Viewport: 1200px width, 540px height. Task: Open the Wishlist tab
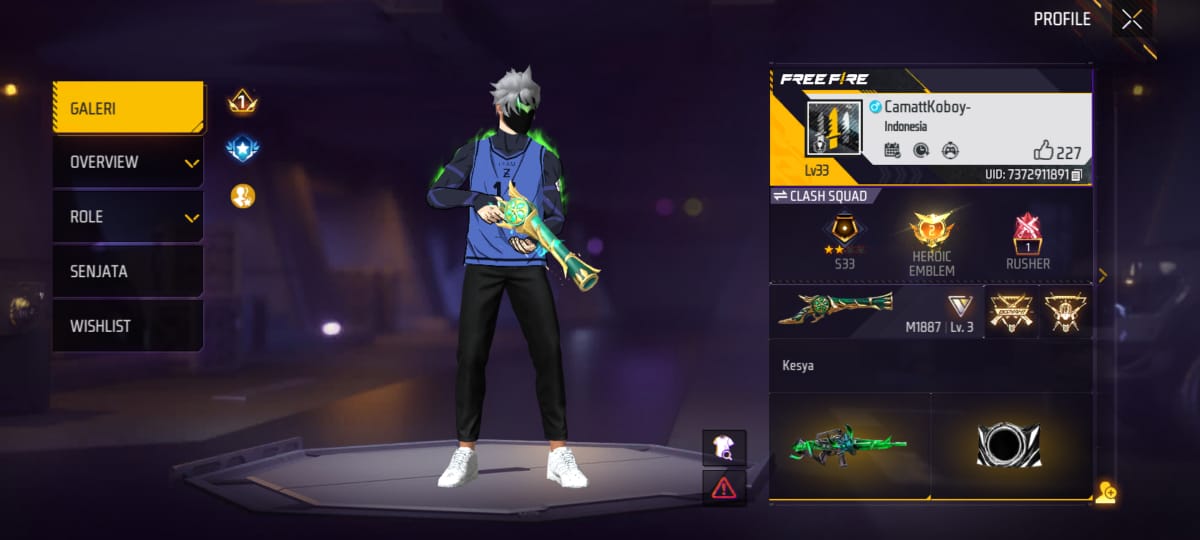click(128, 326)
